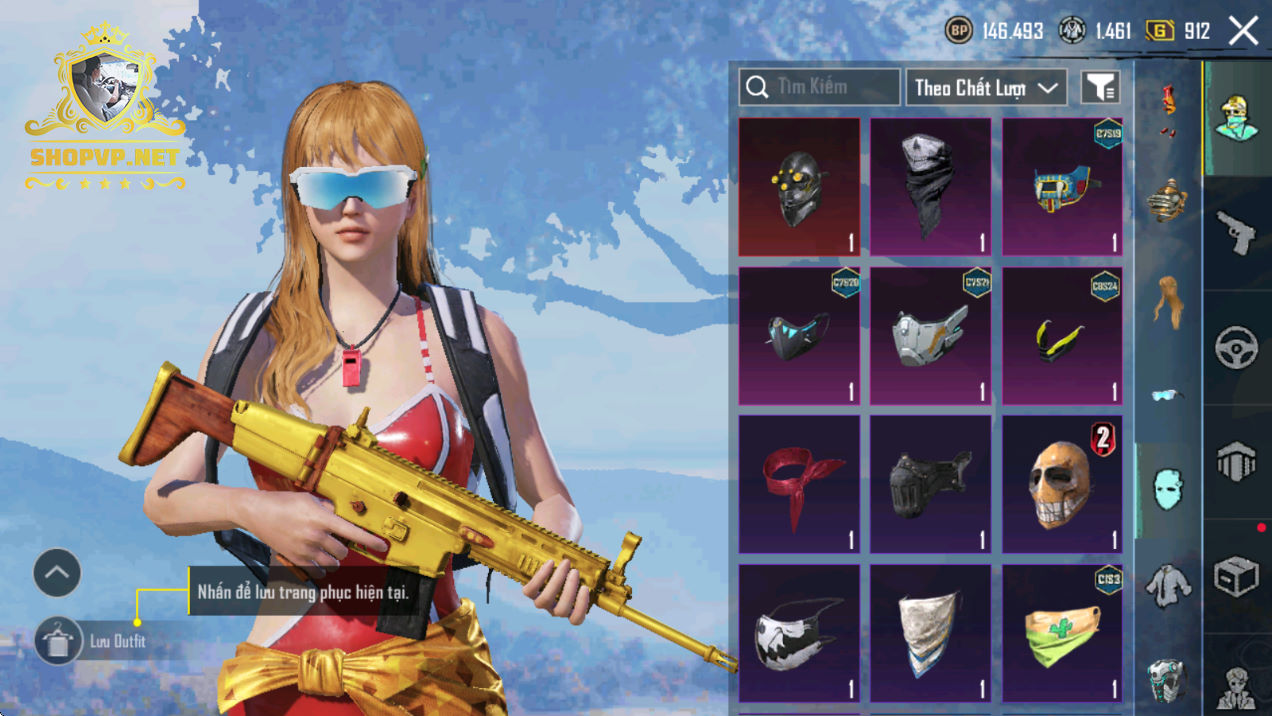
Task: Collapse the panel with the up-arrow button
Action: click(57, 573)
